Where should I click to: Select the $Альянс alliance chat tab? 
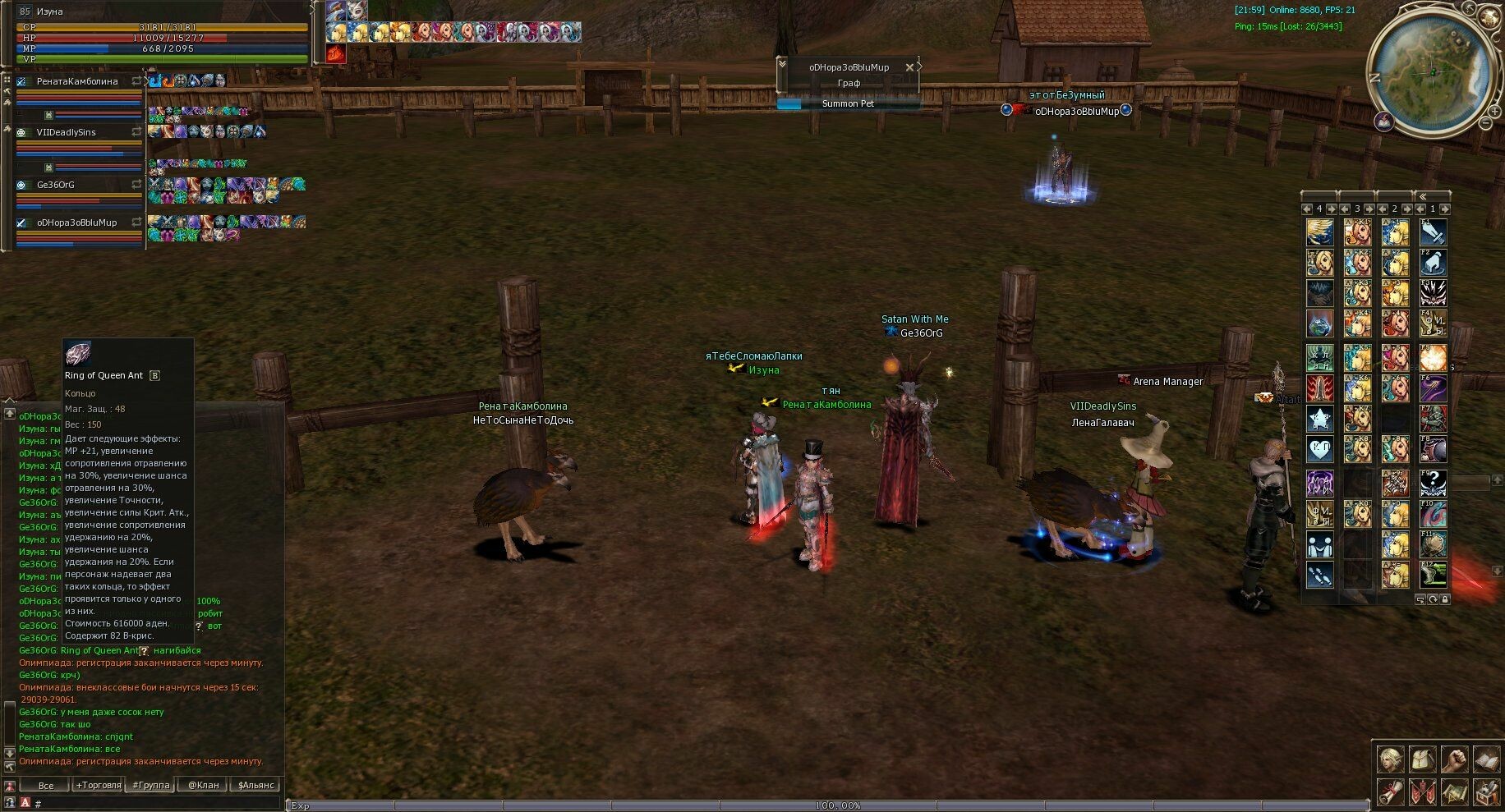tap(256, 786)
